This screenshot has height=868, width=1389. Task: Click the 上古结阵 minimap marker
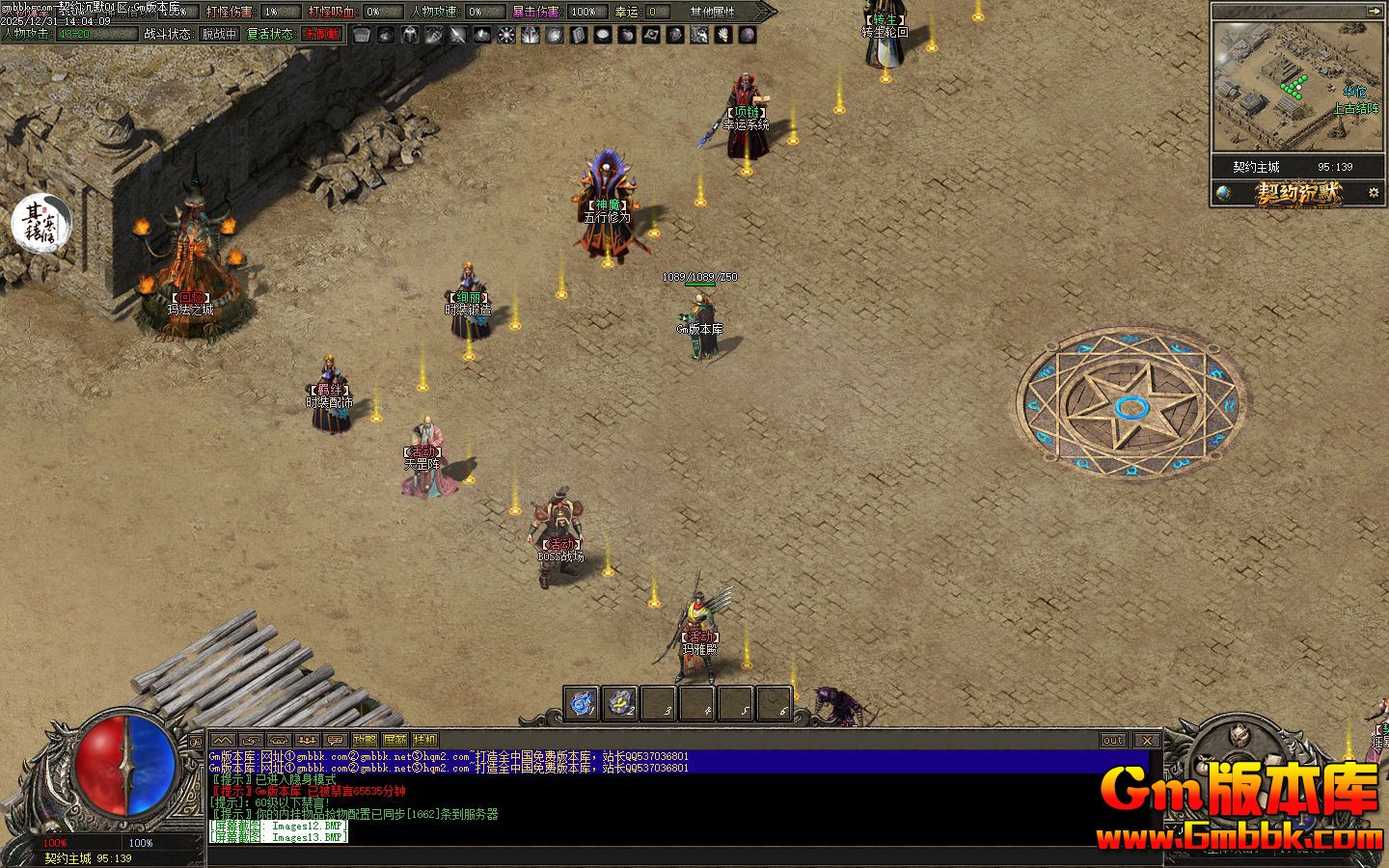(x=1354, y=109)
